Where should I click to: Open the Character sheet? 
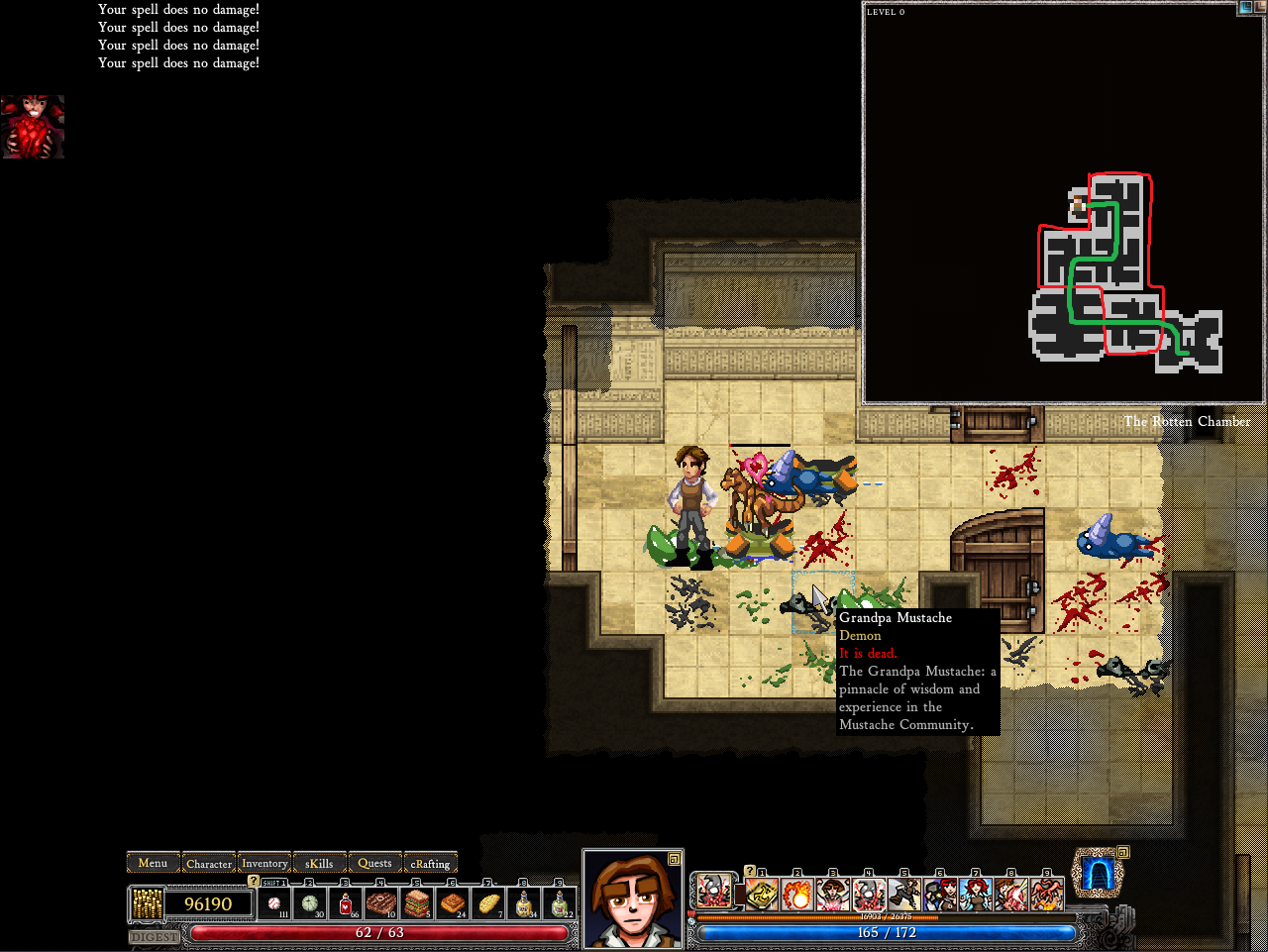209,863
